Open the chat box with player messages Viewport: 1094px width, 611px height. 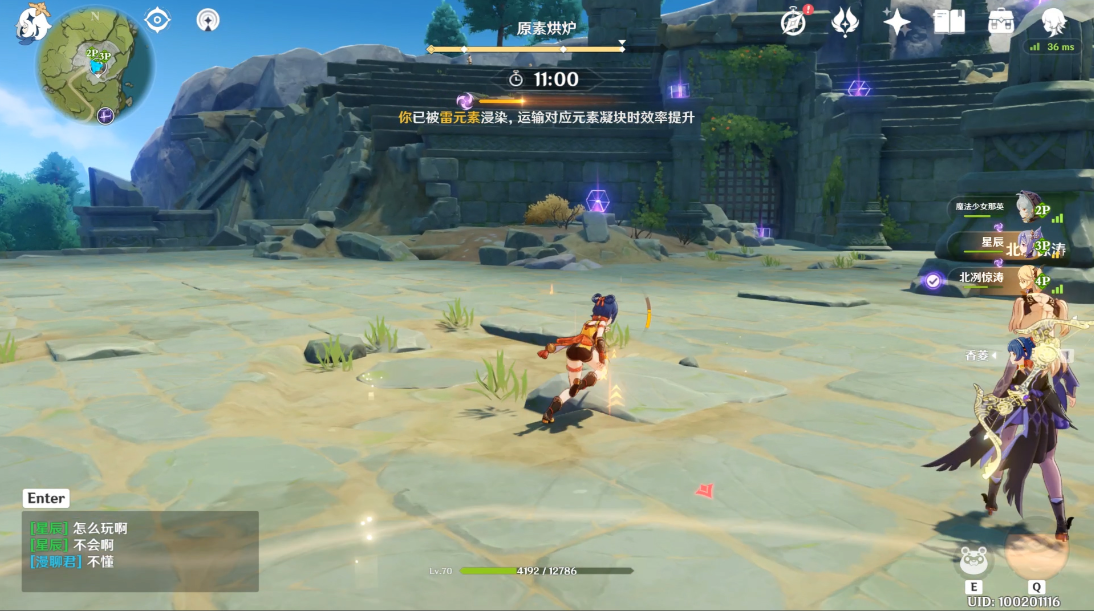pos(140,550)
